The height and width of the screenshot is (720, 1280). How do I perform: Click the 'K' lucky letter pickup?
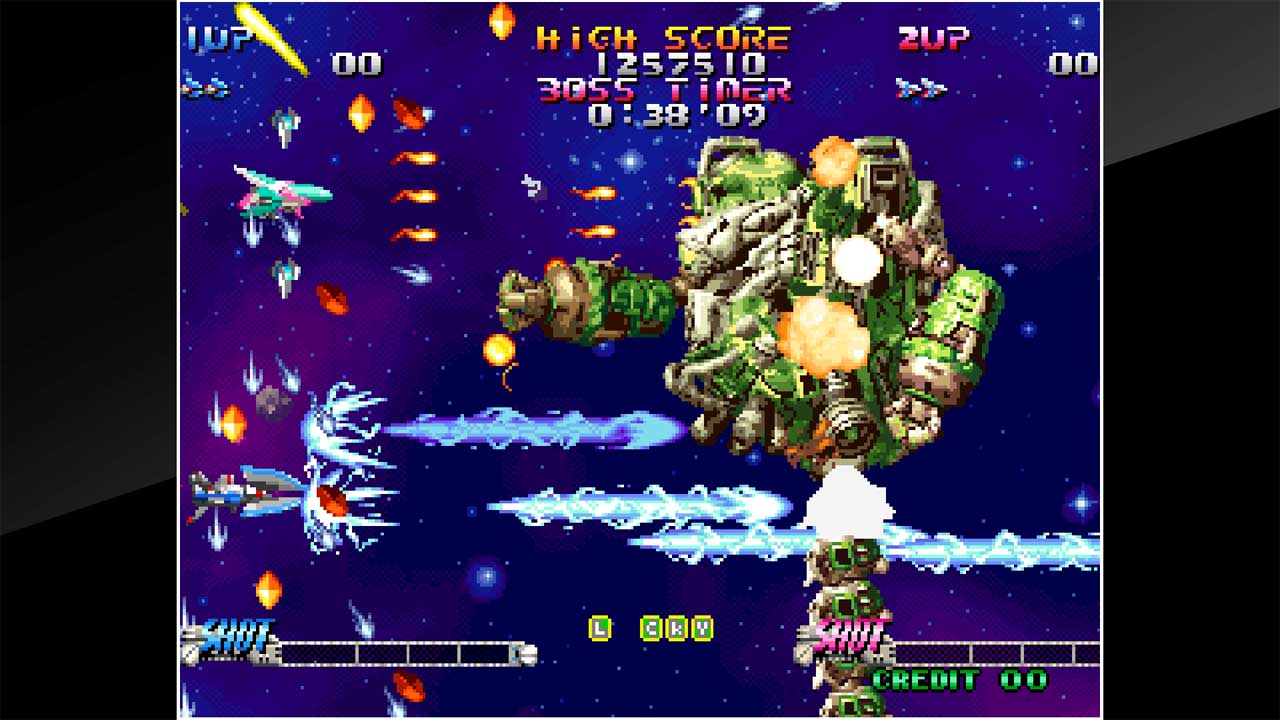point(677,628)
